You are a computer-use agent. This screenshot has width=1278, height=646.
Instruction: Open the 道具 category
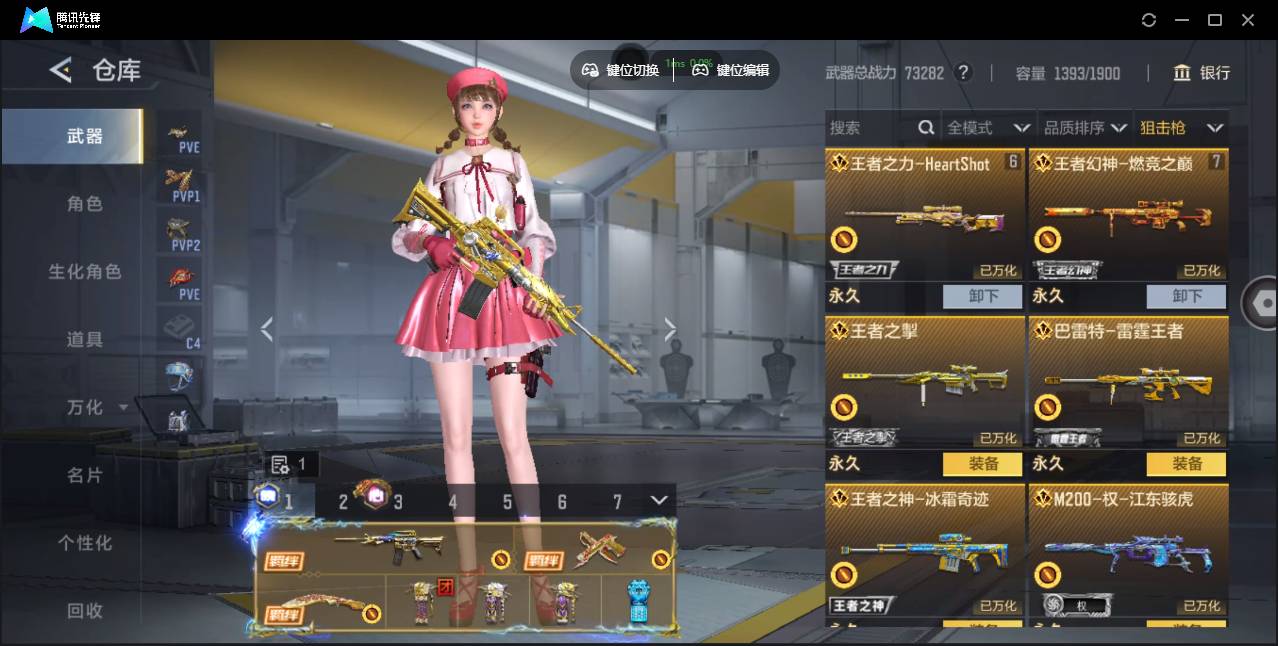(85, 340)
